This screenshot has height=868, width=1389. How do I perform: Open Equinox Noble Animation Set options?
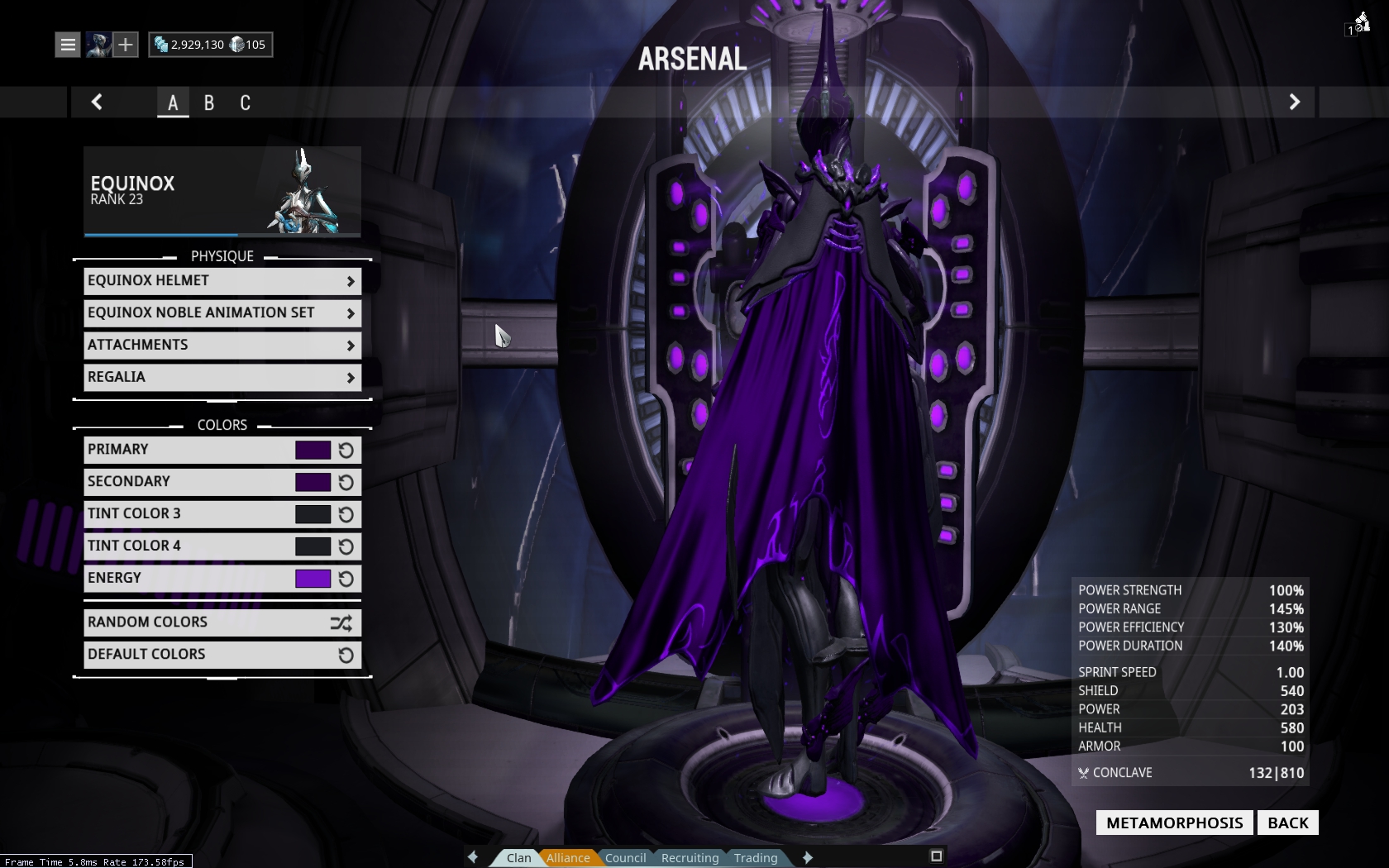(222, 313)
